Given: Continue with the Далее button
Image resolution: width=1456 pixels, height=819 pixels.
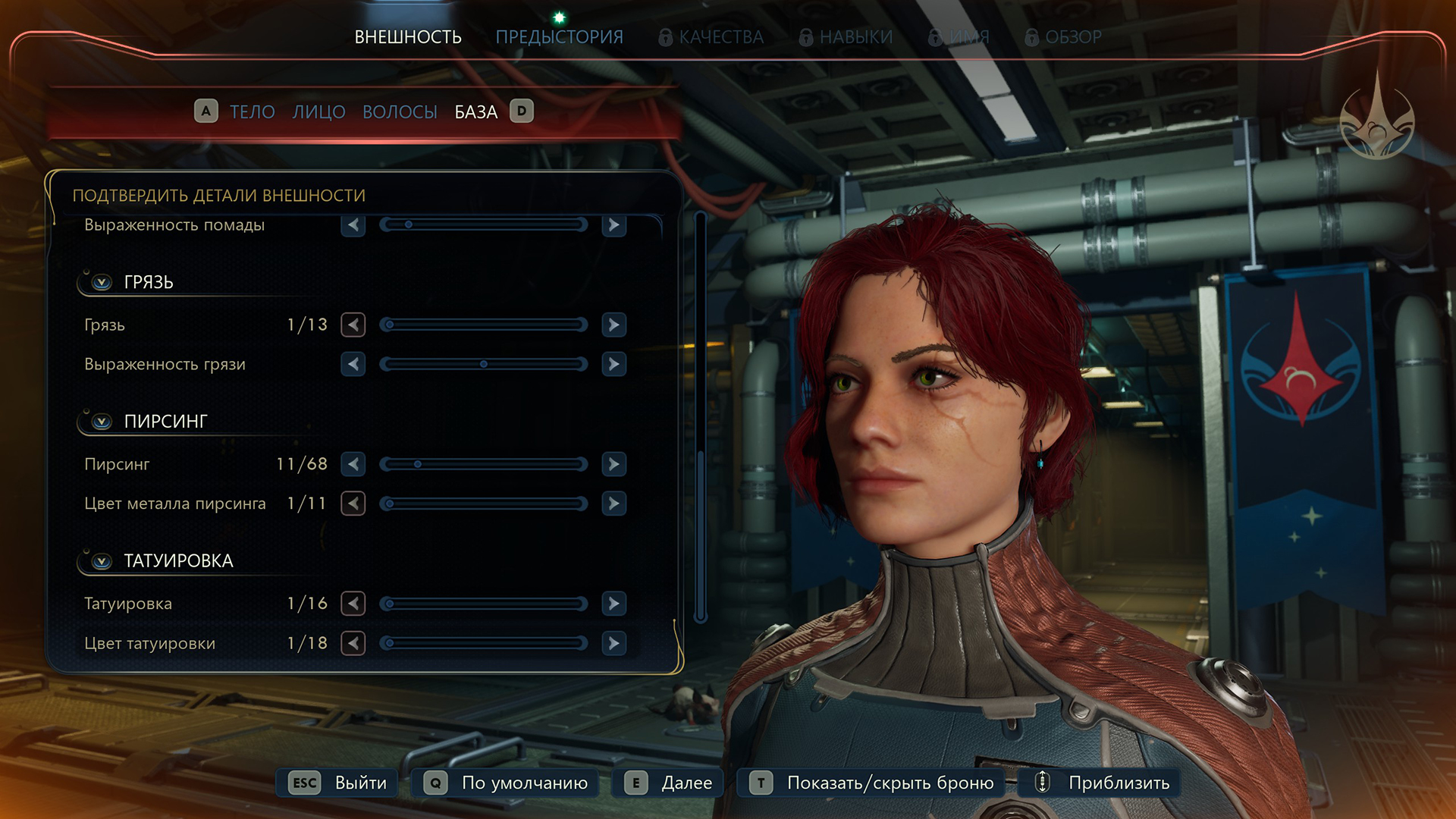Looking at the screenshot, I should point(668,783).
